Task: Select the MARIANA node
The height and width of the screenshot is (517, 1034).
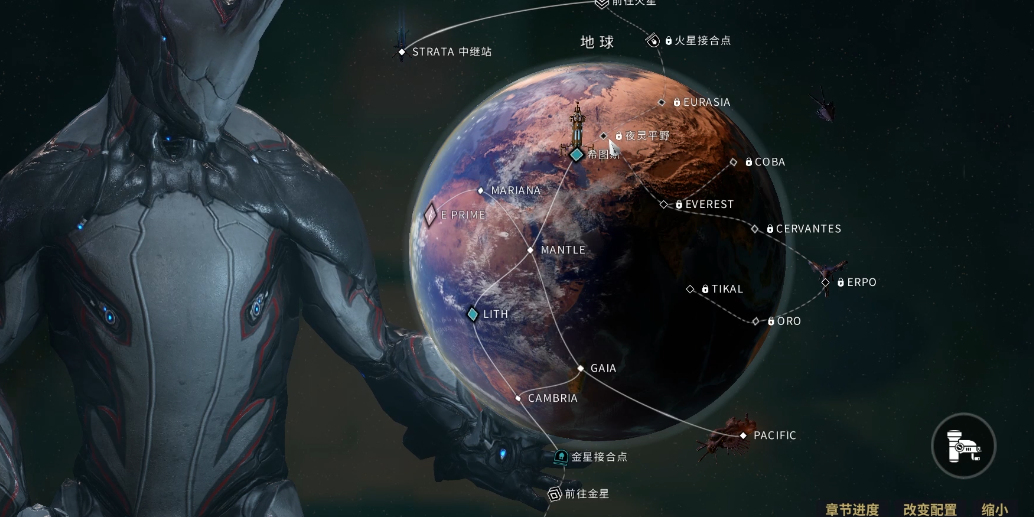Action: coord(481,190)
